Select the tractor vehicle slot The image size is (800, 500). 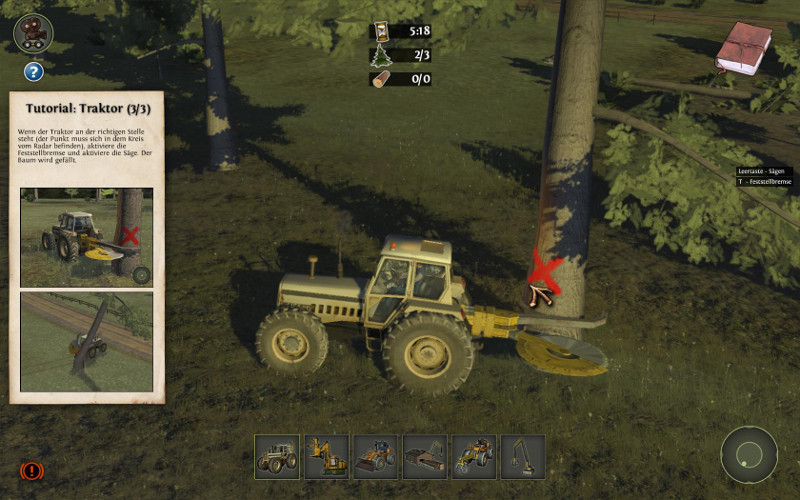click(x=276, y=456)
